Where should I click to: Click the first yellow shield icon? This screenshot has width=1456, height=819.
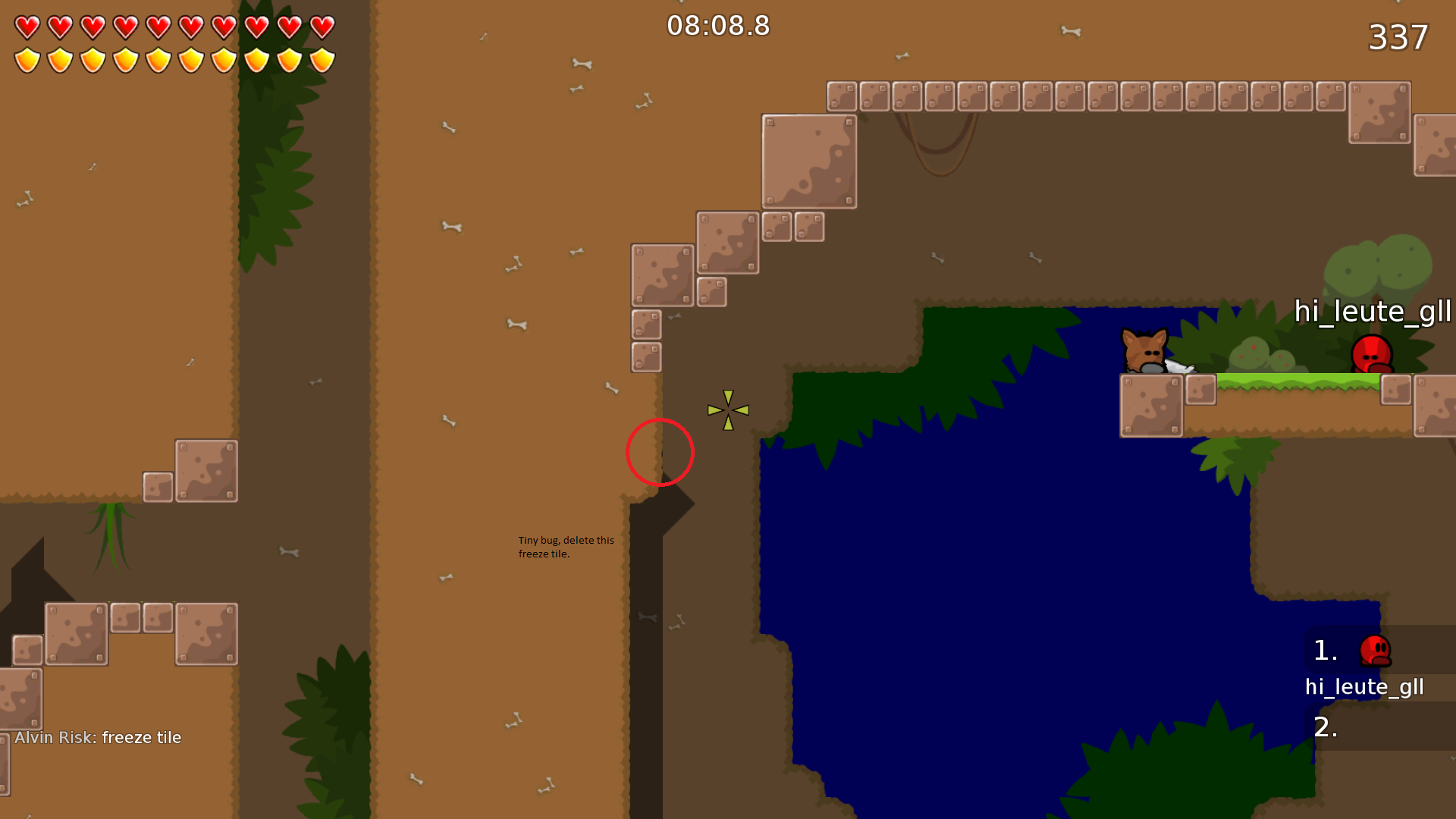point(26,58)
